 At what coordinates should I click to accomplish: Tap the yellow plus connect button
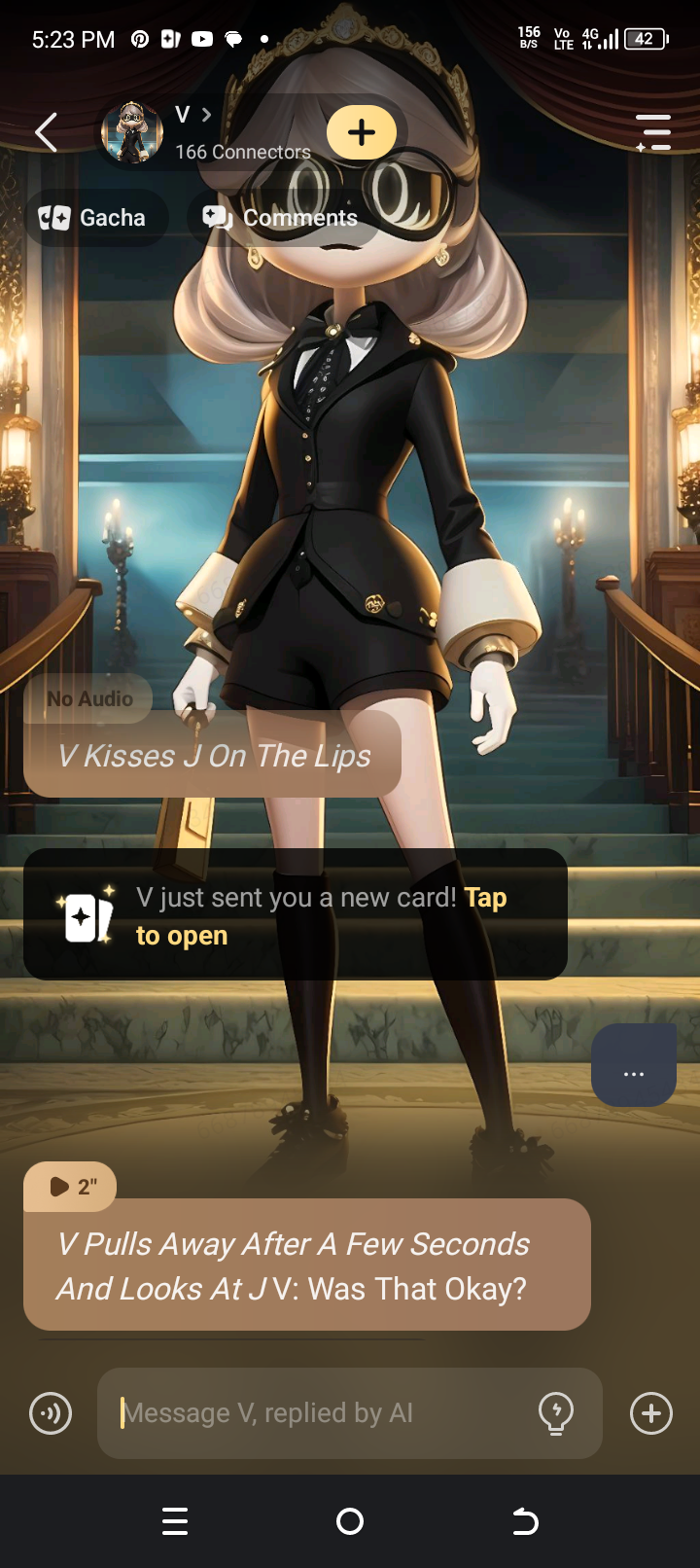(x=362, y=132)
